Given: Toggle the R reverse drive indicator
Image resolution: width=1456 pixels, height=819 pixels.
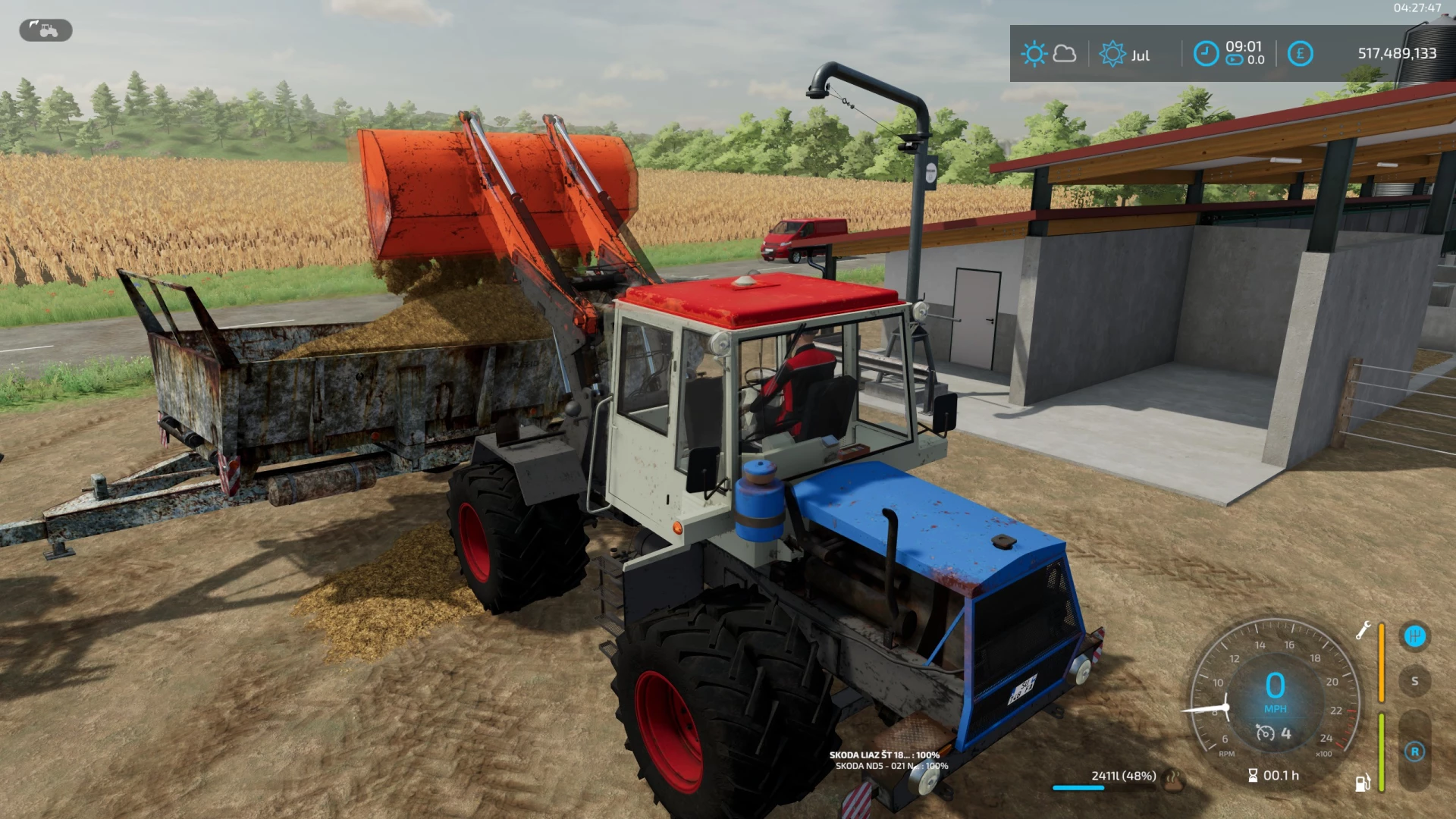Looking at the screenshot, I should click(x=1416, y=752).
